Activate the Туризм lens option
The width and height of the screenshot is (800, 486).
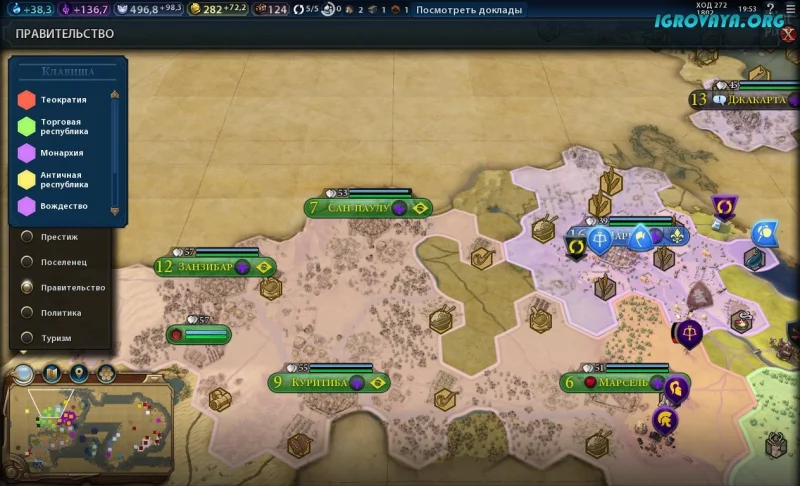[28, 338]
